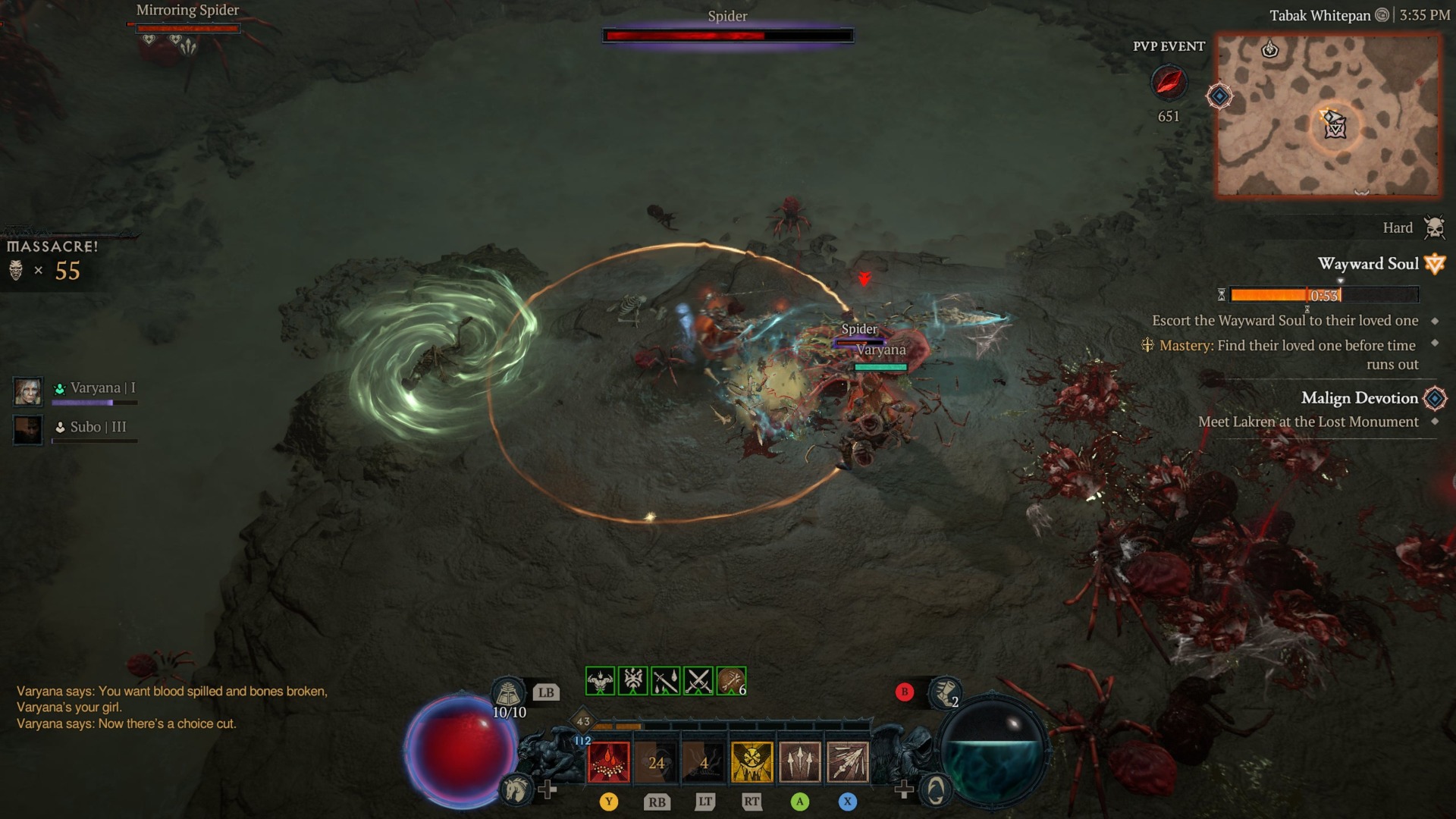This screenshot has height=819, width=1456.
Task: Use the red blood-drop skill bound to Y
Action: point(609,761)
